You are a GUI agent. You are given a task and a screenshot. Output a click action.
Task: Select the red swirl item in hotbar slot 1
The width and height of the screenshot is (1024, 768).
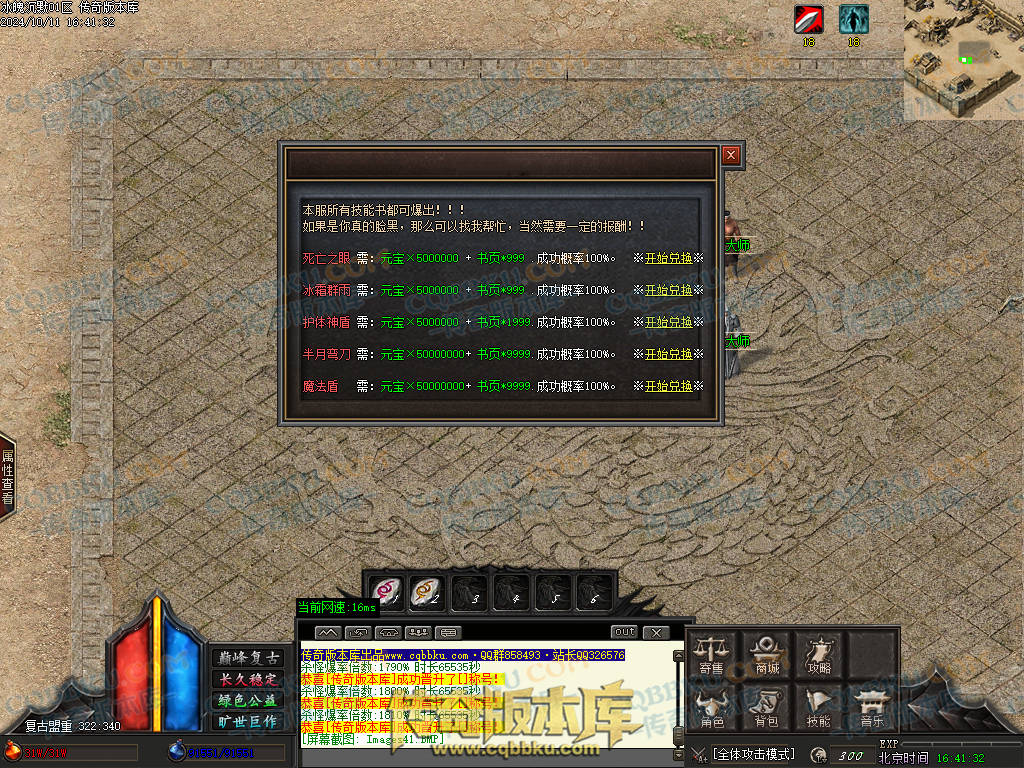[386, 592]
